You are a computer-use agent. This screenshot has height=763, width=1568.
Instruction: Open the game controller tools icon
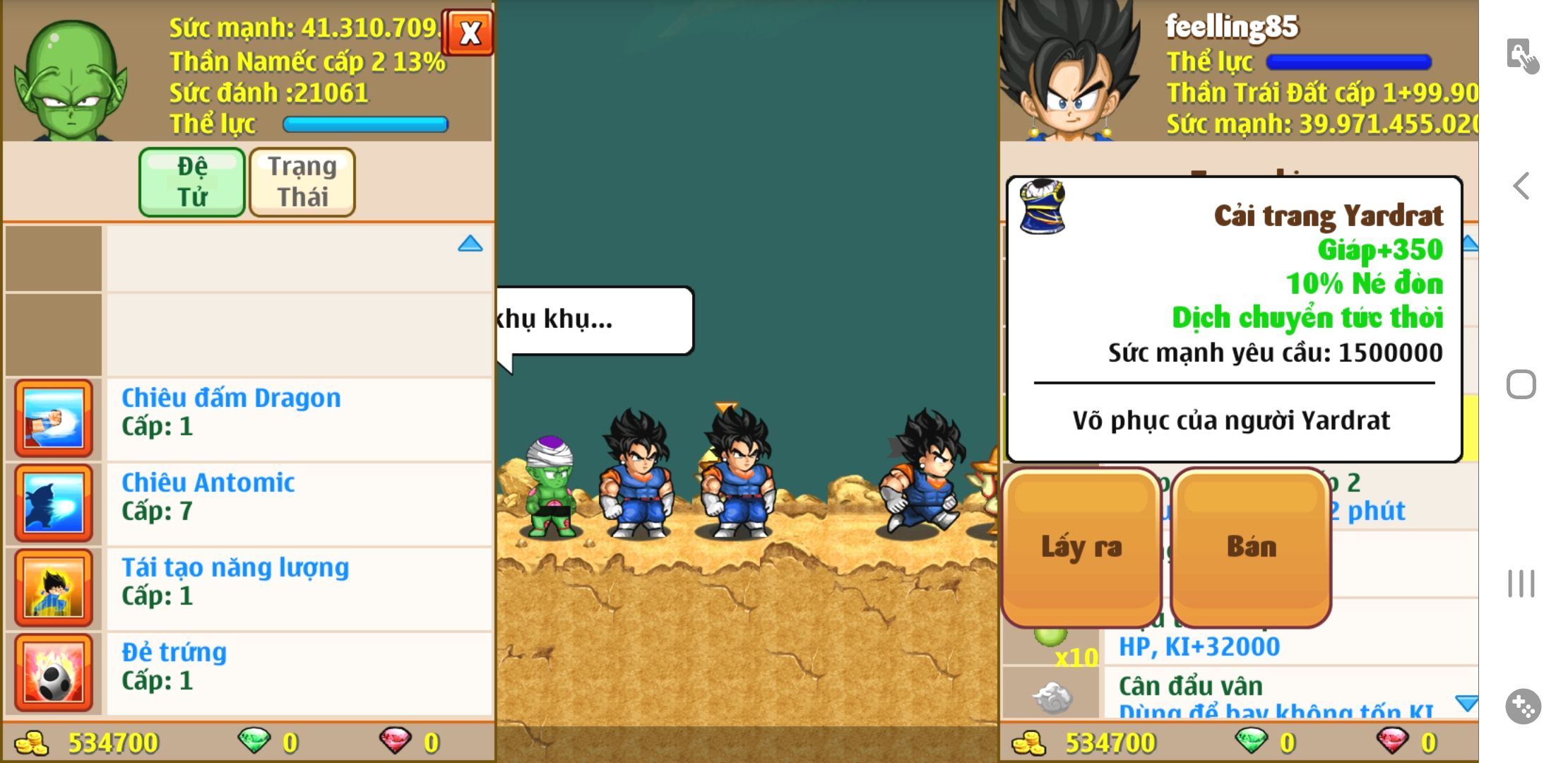(1523, 706)
